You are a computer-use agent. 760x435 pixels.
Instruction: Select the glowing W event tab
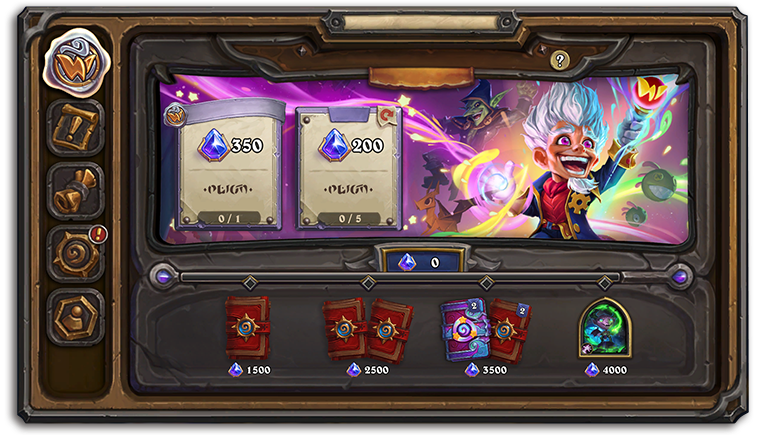tap(74, 65)
